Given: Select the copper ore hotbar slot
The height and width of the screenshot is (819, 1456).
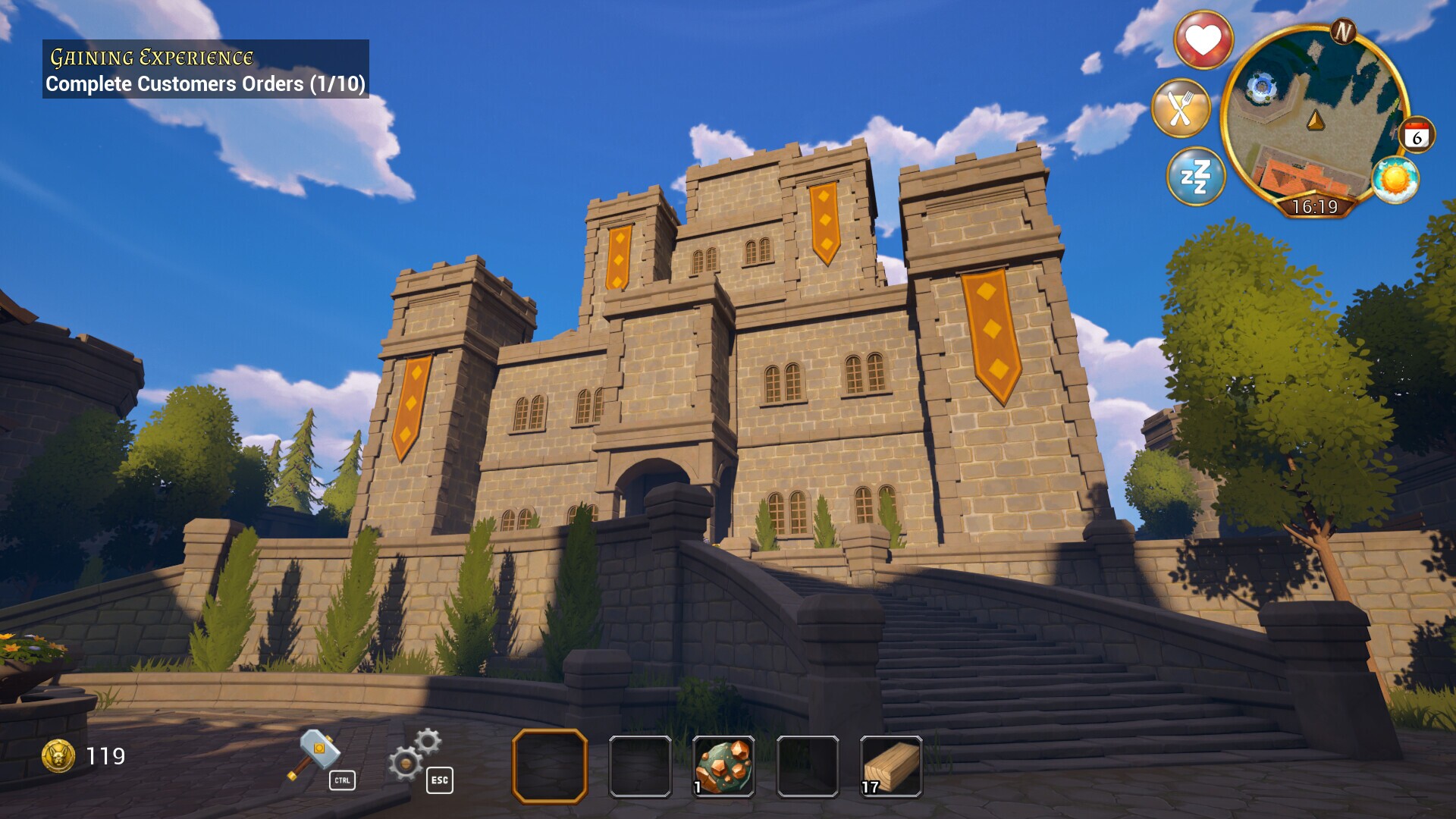Looking at the screenshot, I should pyautogui.click(x=723, y=766).
